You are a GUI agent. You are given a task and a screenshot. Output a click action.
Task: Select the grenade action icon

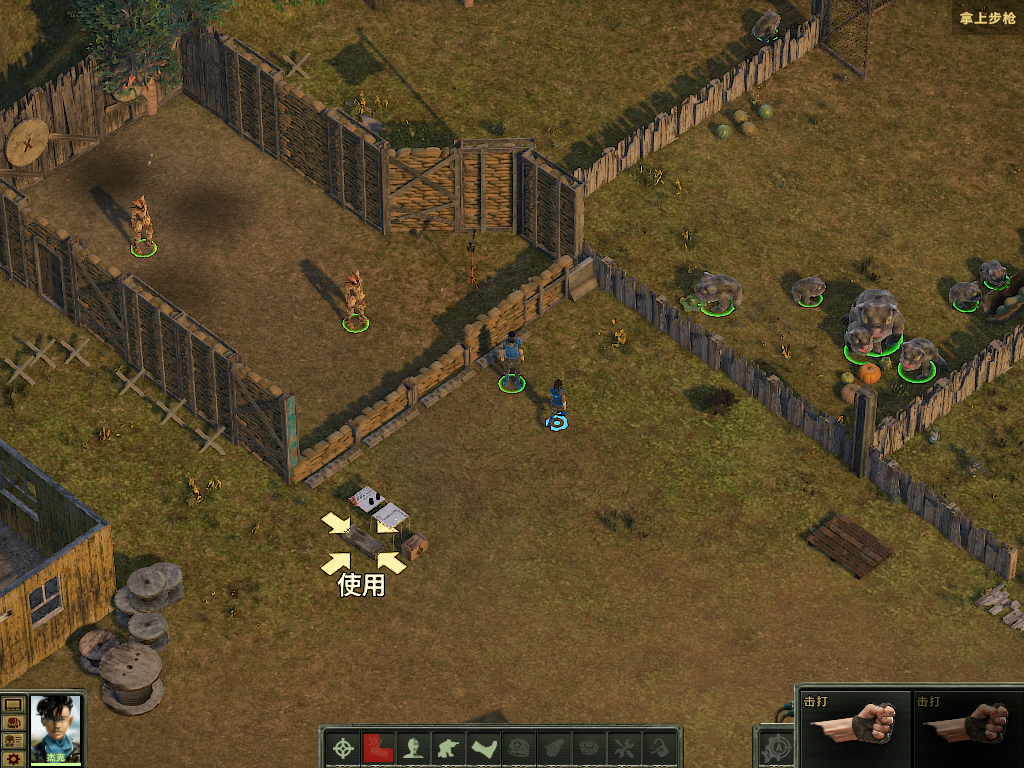554,748
